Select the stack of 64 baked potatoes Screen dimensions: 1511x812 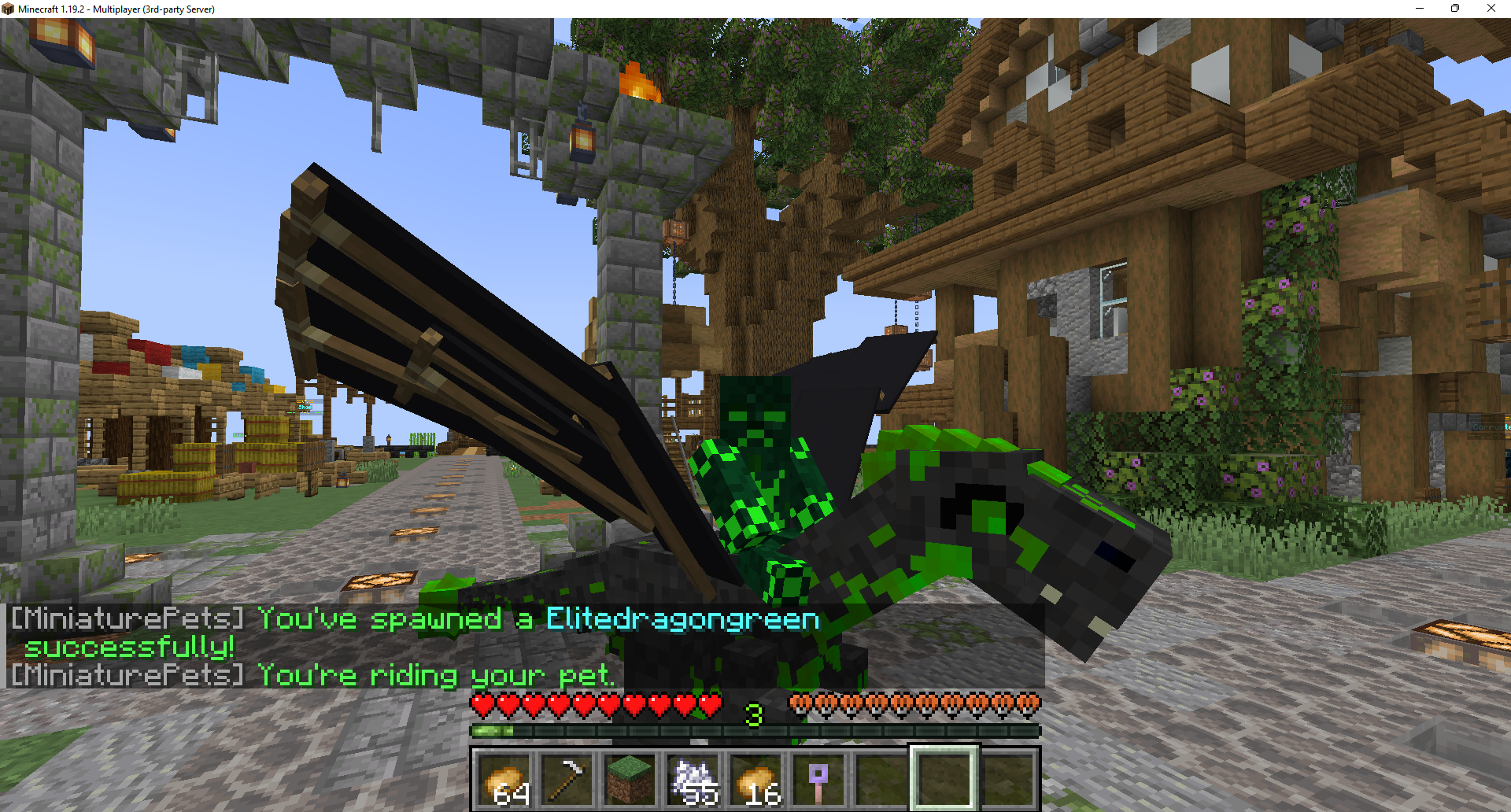(x=504, y=779)
